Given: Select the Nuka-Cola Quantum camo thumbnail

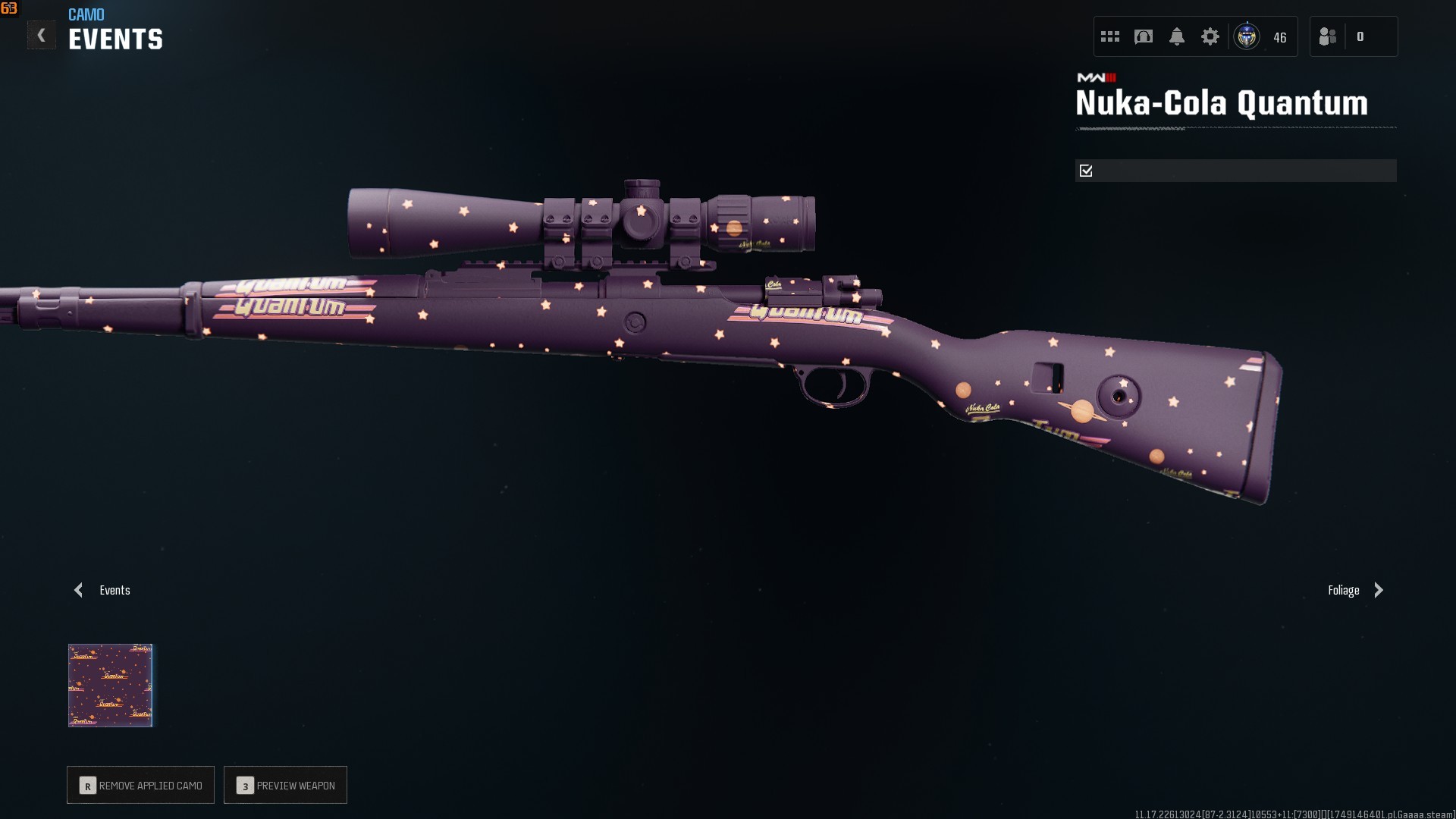Looking at the screenshot, I should 111,686.
